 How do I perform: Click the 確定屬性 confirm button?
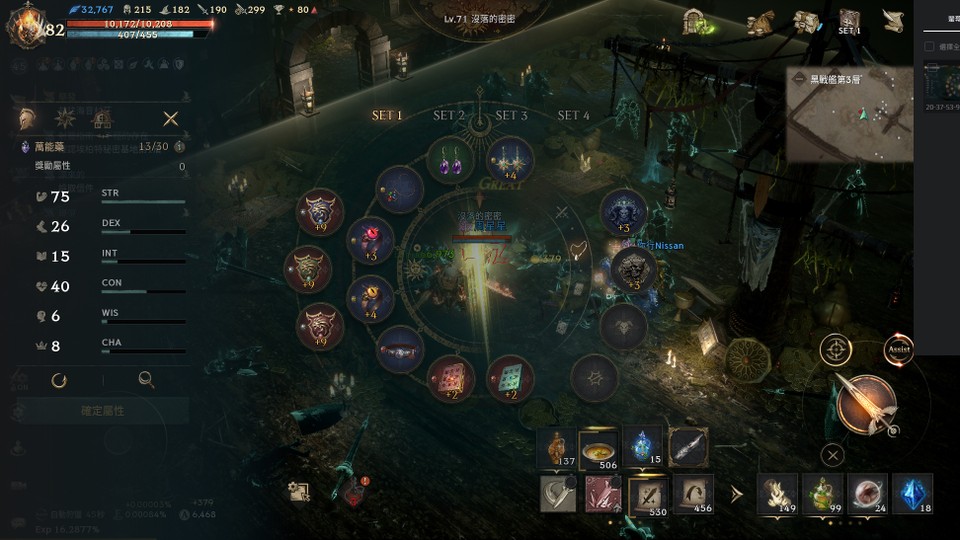click(102, 410)
